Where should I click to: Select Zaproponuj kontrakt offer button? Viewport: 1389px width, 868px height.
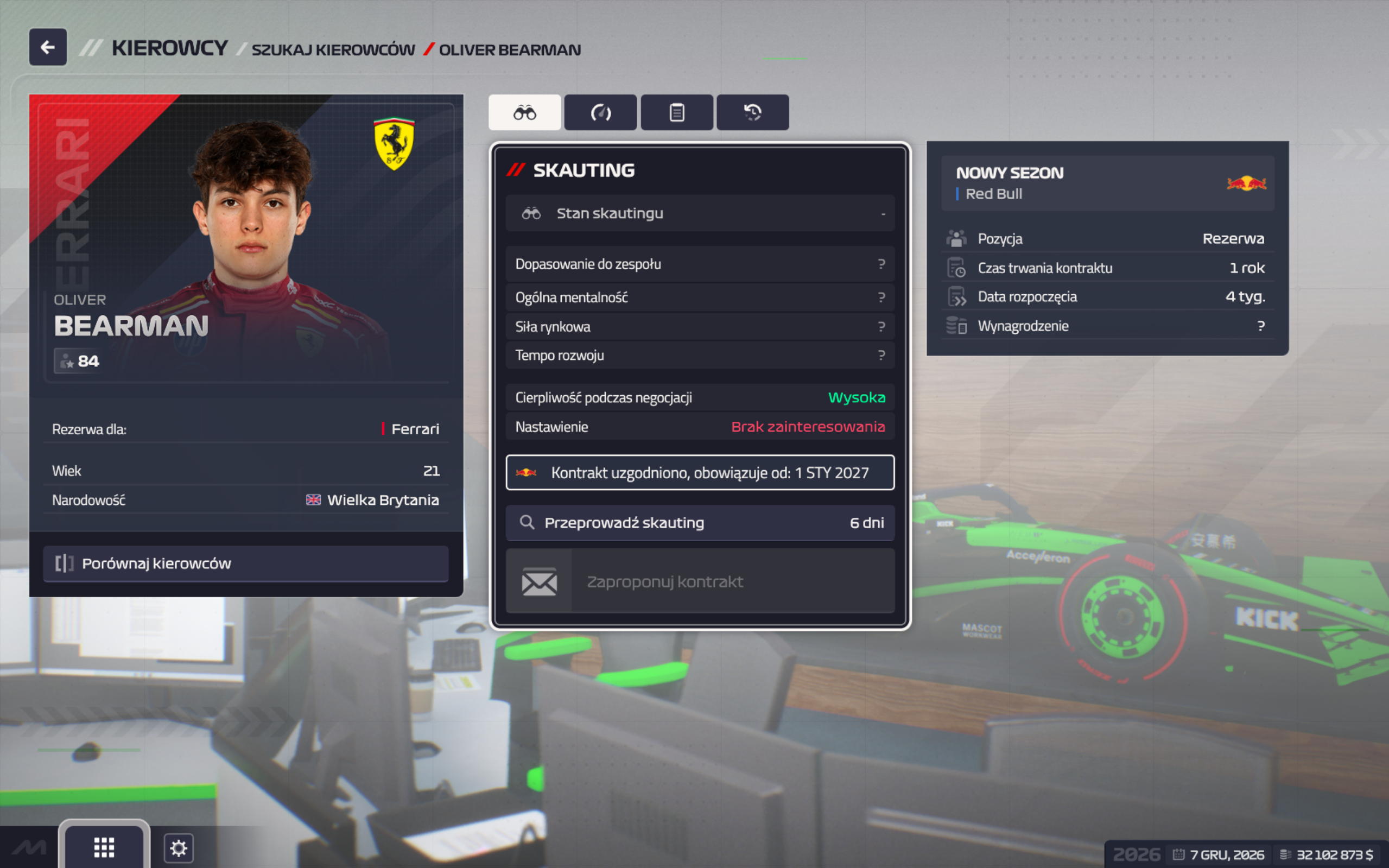pos(700,581)
